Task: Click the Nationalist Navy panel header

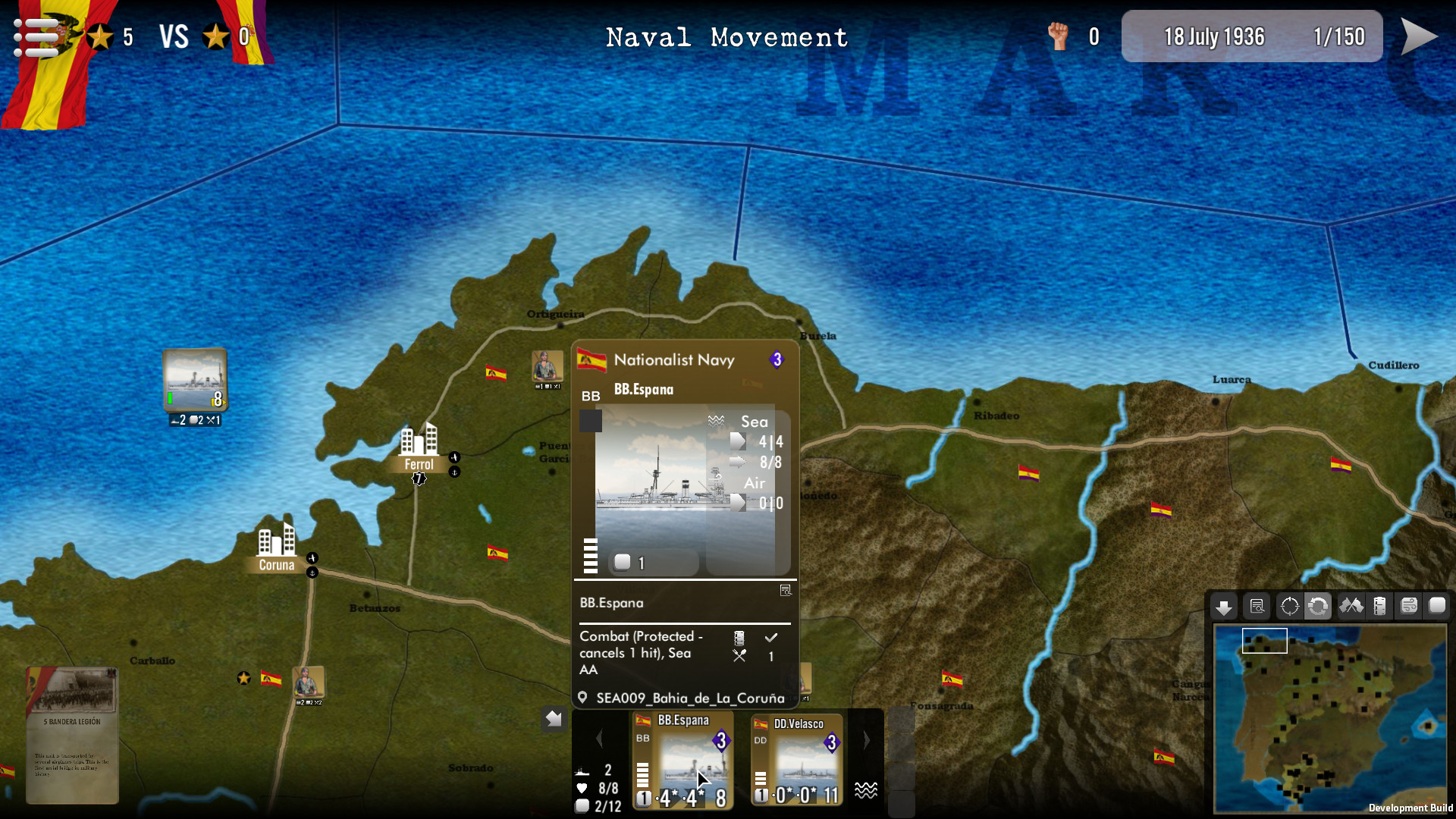Action: (675, 359)
